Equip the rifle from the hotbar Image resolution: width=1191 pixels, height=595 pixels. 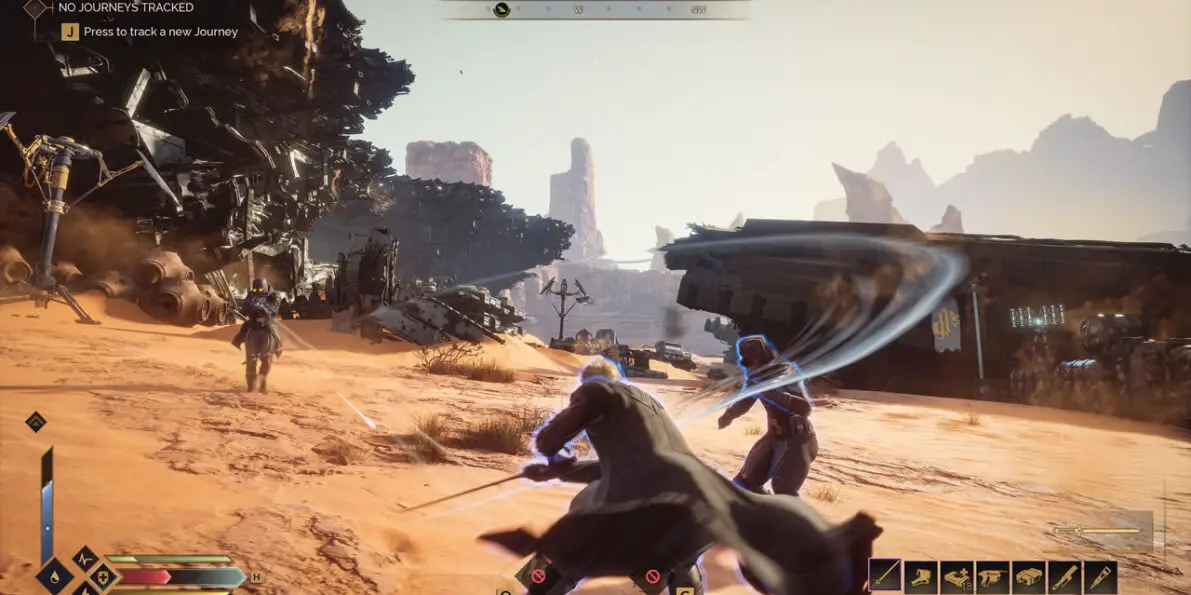point(993,576)
